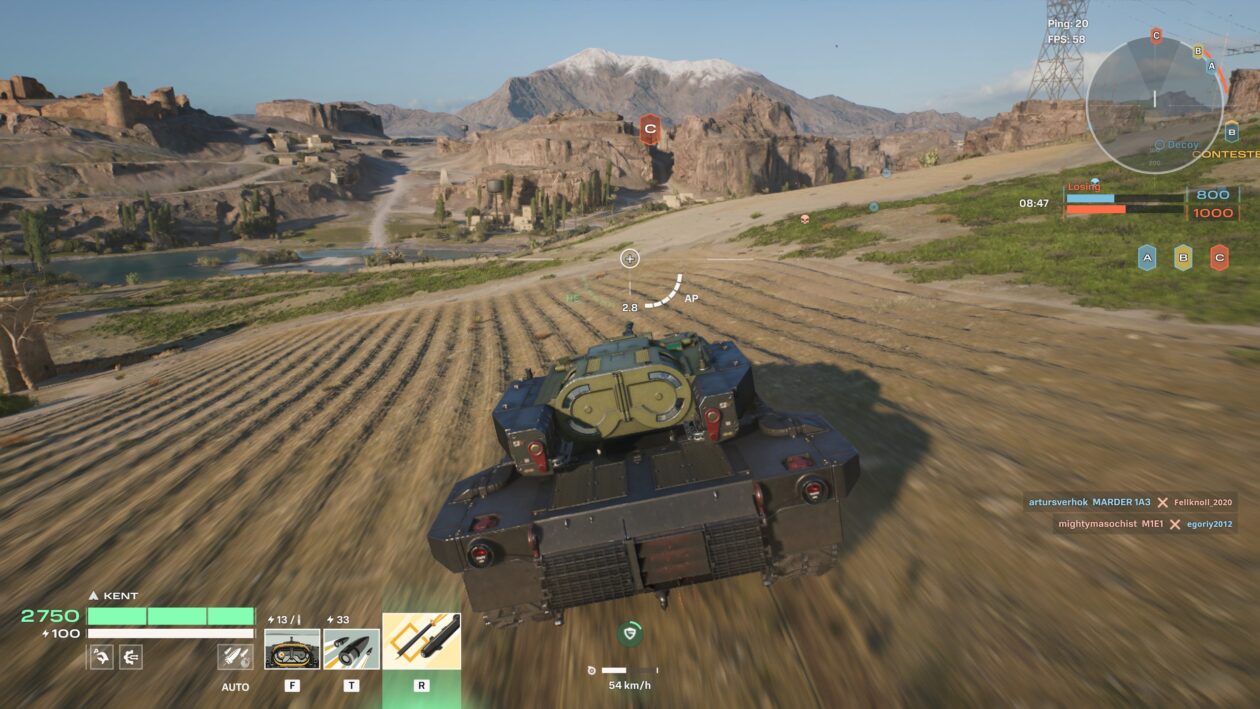
Task: Click the trident-shaped perk icon under the health bar
Action: pos(131,657)
